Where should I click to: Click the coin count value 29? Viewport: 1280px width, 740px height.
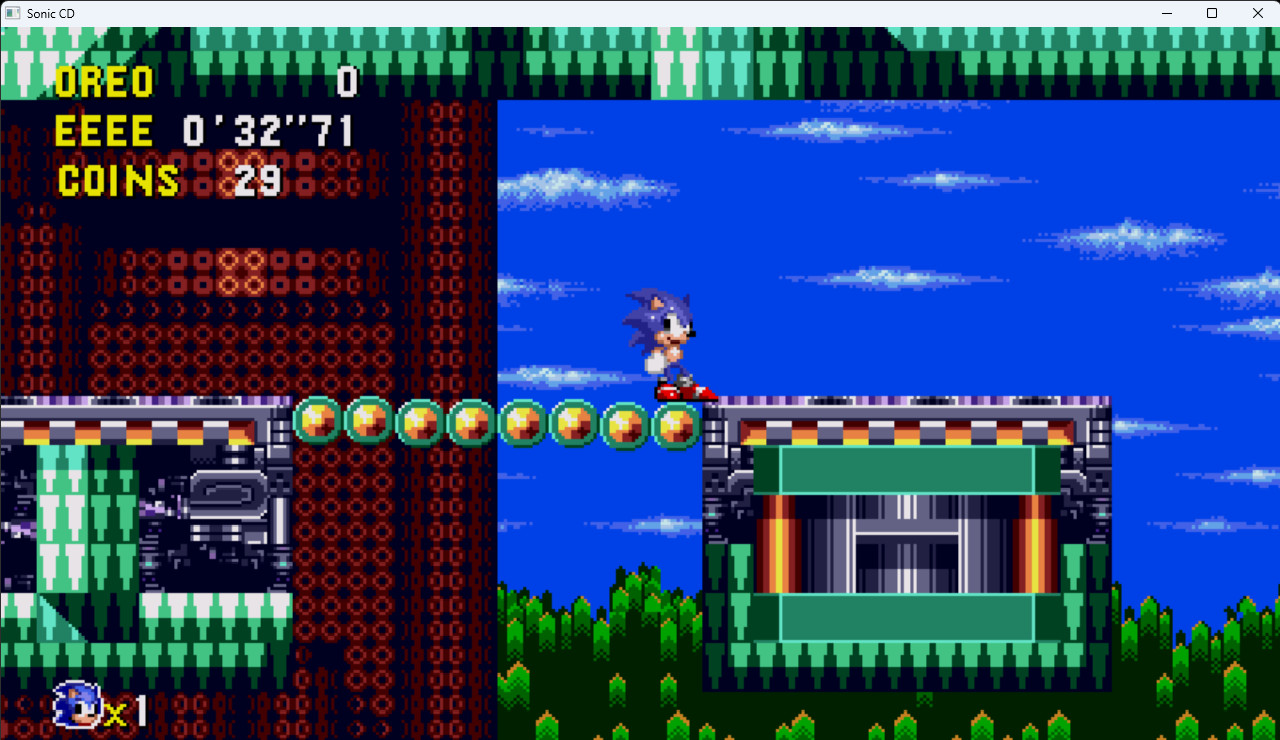(x=256, y=180)
